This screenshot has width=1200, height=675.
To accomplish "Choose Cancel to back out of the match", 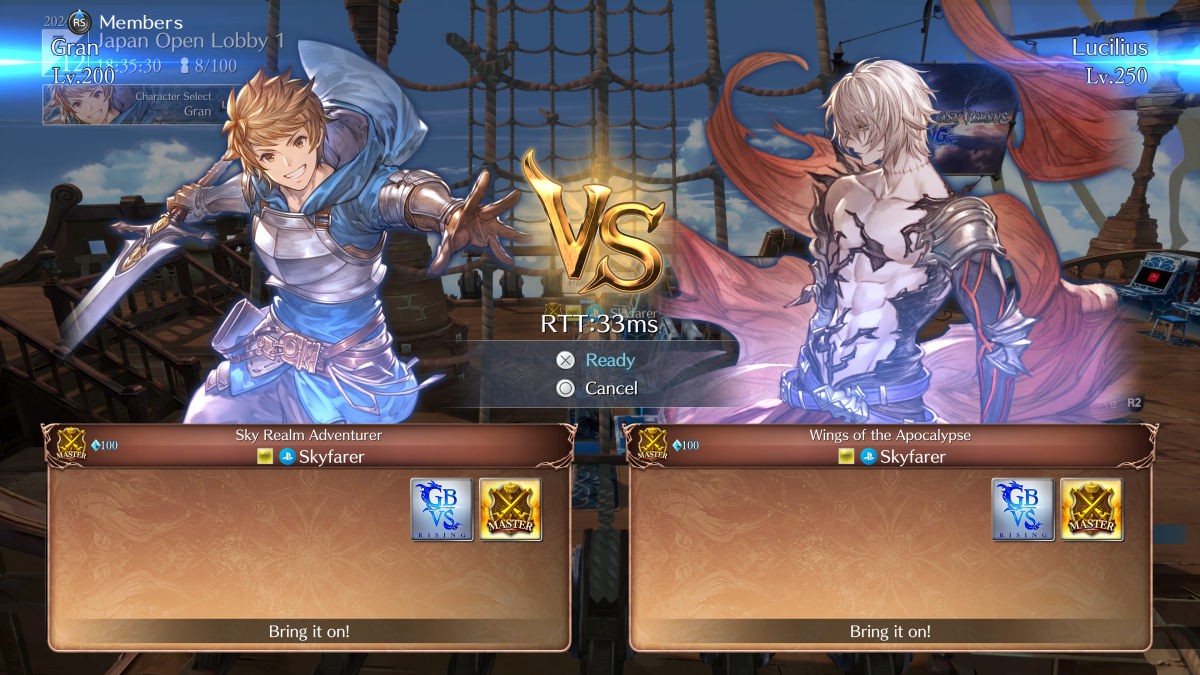I will tap(610, 388).
